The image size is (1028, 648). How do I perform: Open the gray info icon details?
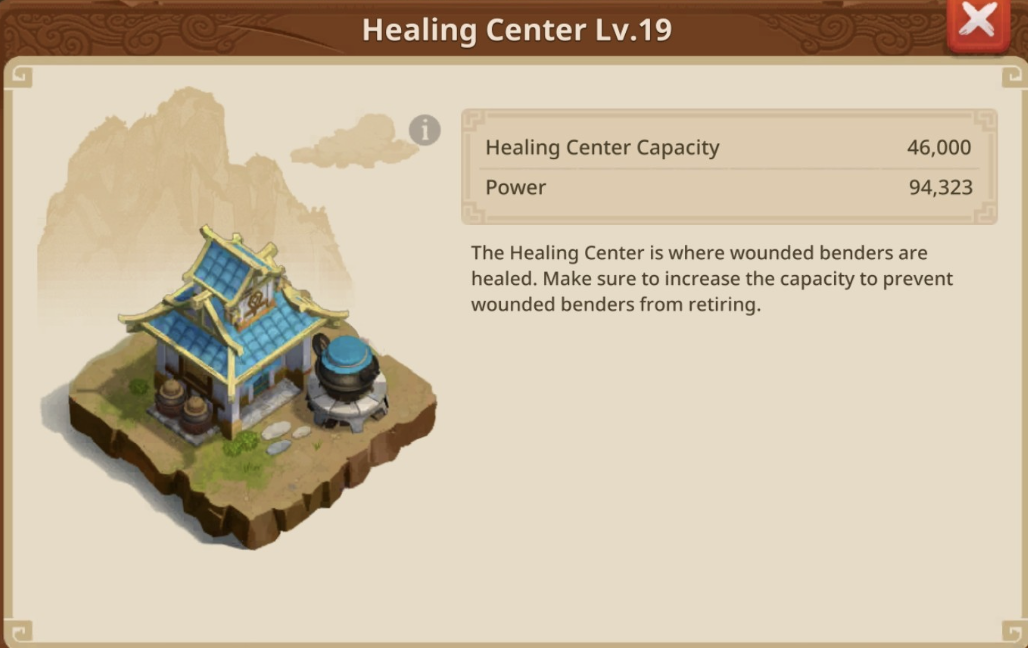coord(425,130)
